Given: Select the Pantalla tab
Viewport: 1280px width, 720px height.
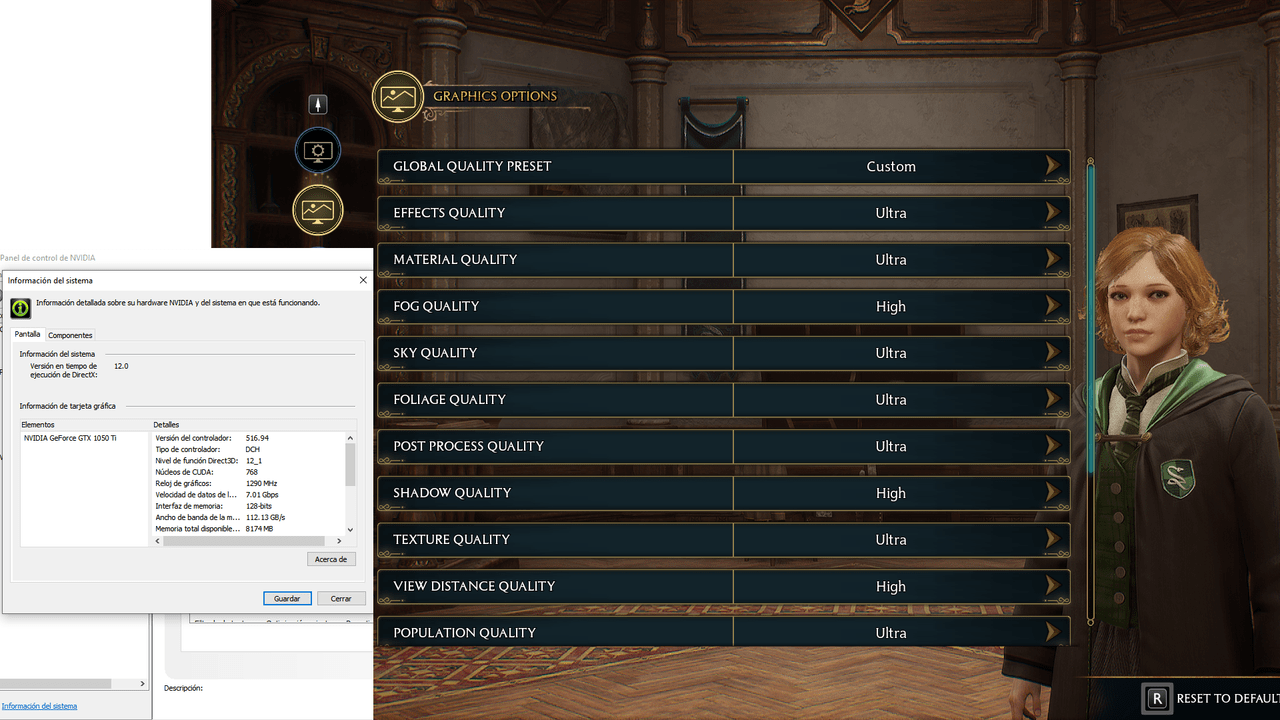Looking at the screenshot, I should pyautogui.click(x=27, y=334).
